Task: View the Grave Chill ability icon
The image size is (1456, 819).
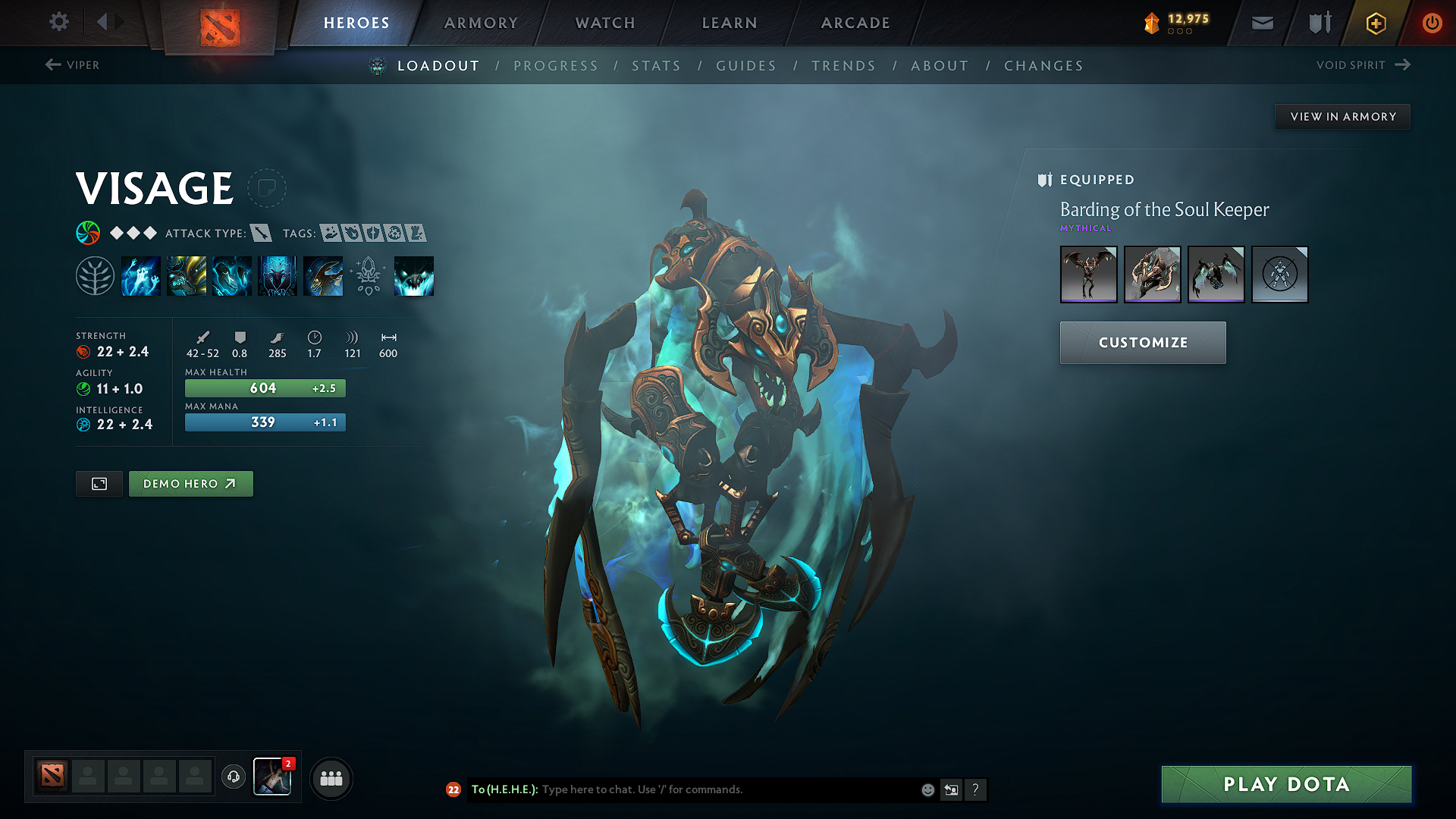Action: [141, 275]
